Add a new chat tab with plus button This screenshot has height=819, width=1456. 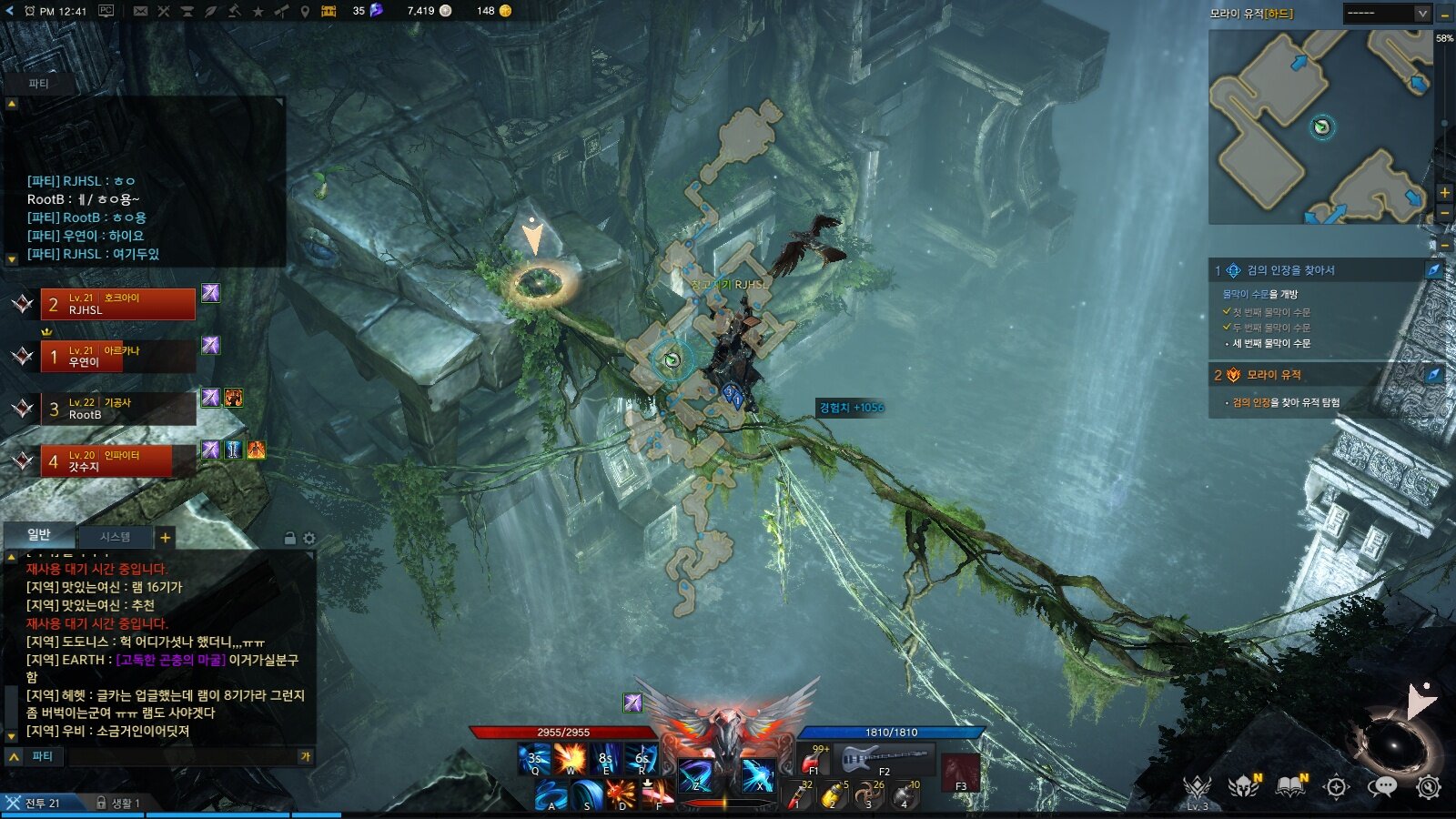coord(166,537)
